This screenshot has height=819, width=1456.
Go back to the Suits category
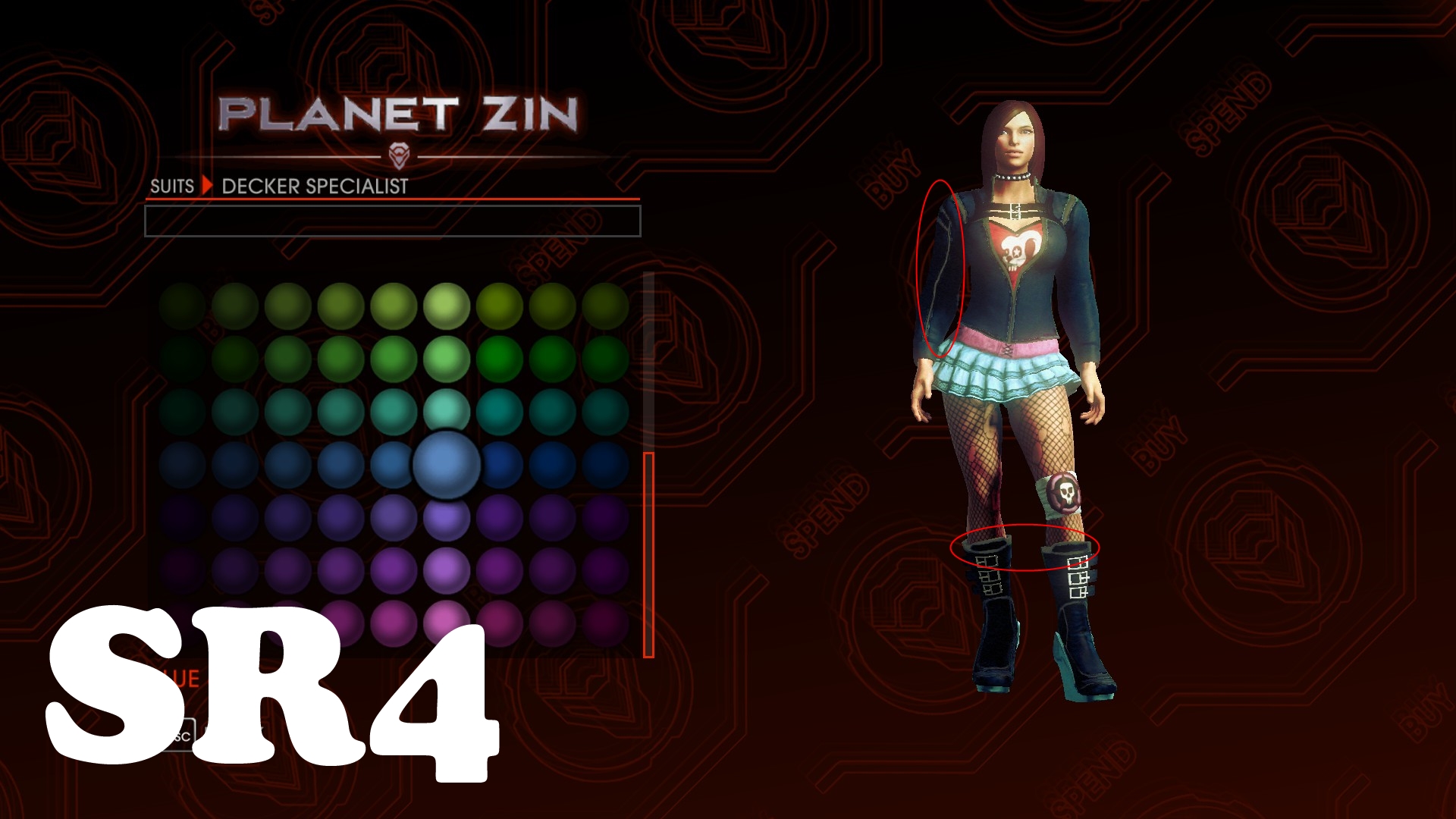click(x=172, y=187)
